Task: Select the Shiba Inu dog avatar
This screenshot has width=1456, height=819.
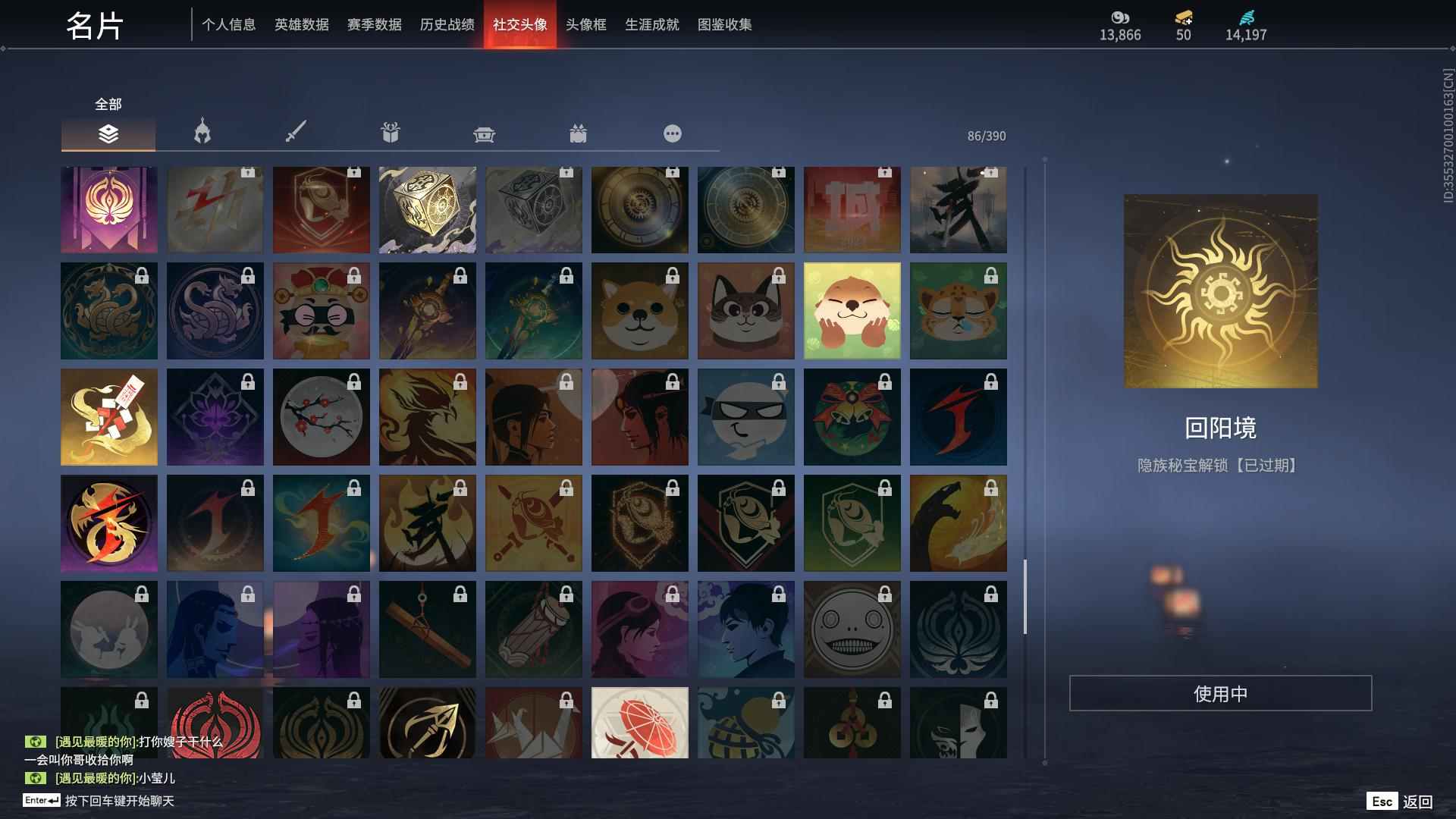Action: [639, 310]
